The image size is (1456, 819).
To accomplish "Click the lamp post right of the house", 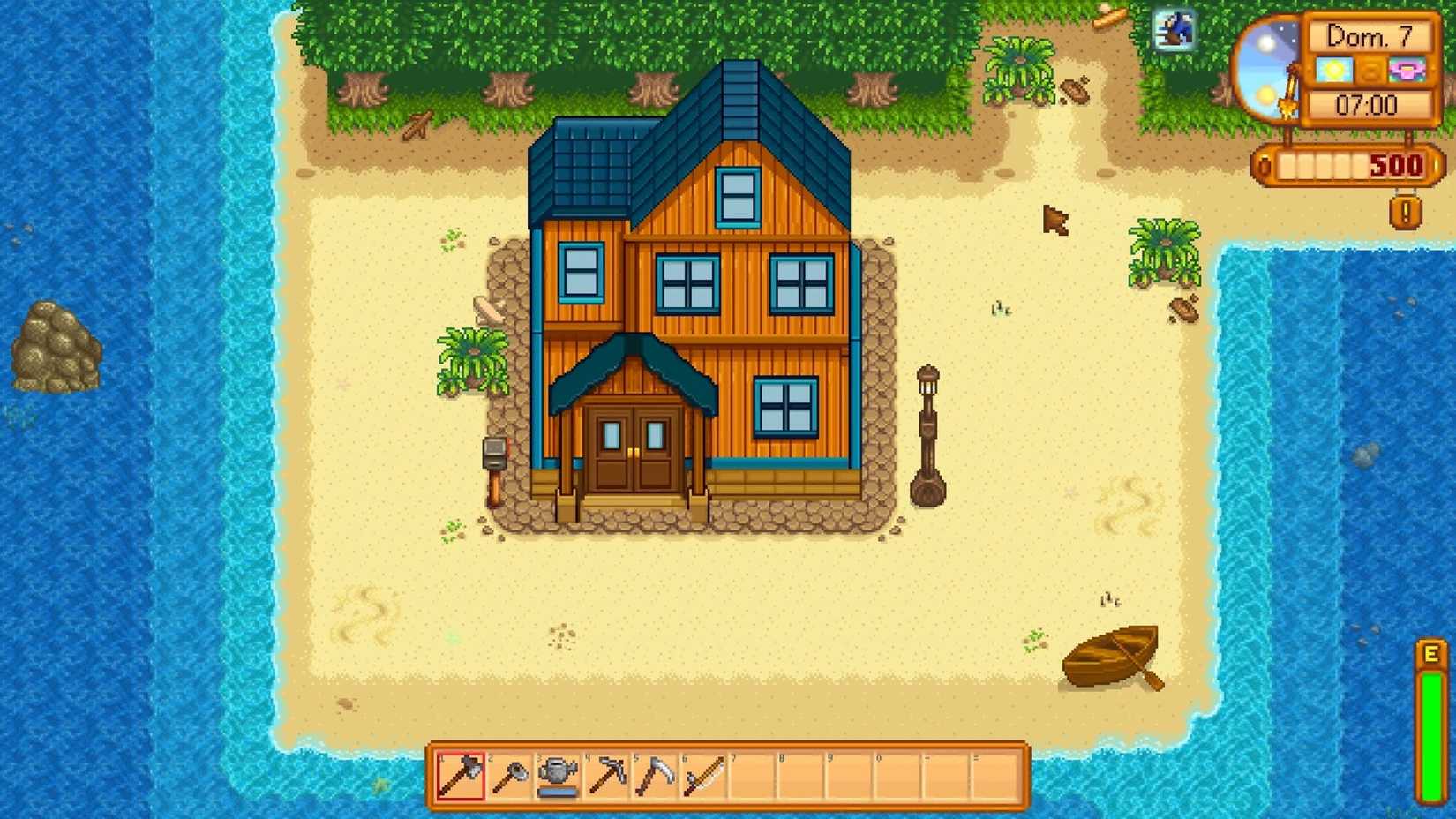I will click(928, 424).
